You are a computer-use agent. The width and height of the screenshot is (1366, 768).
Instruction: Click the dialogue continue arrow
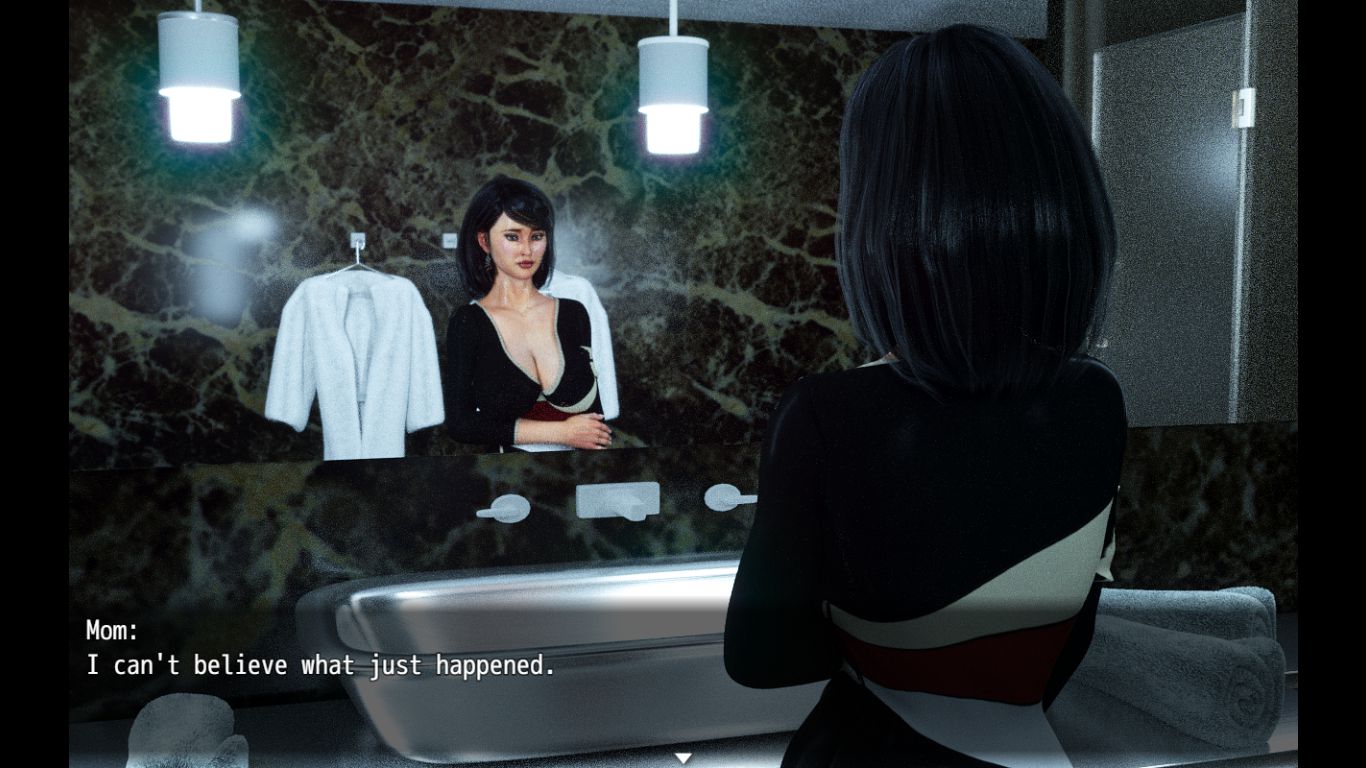pyautogui.click(x=683, y=758)
